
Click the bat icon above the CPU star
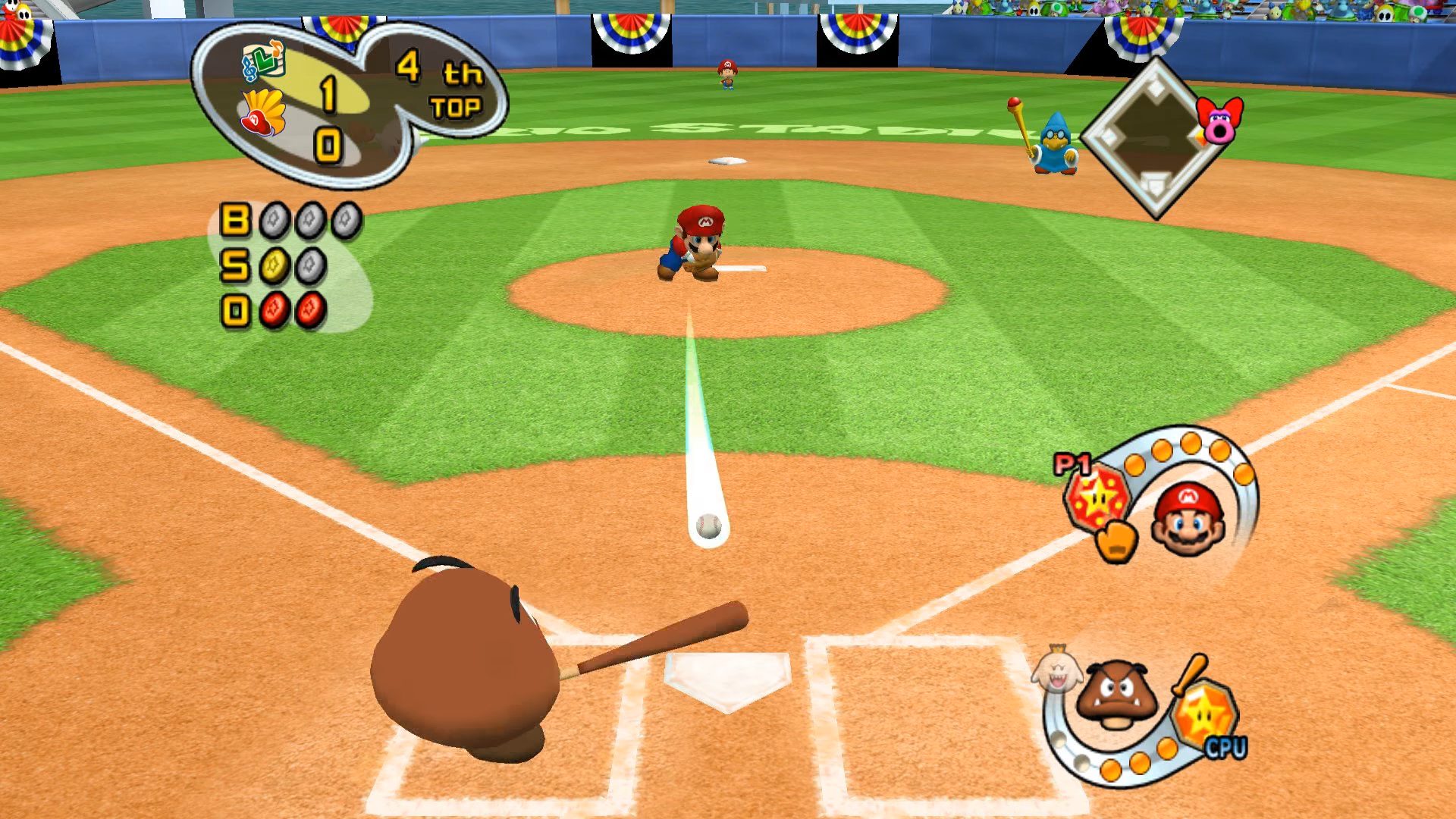1188,675
